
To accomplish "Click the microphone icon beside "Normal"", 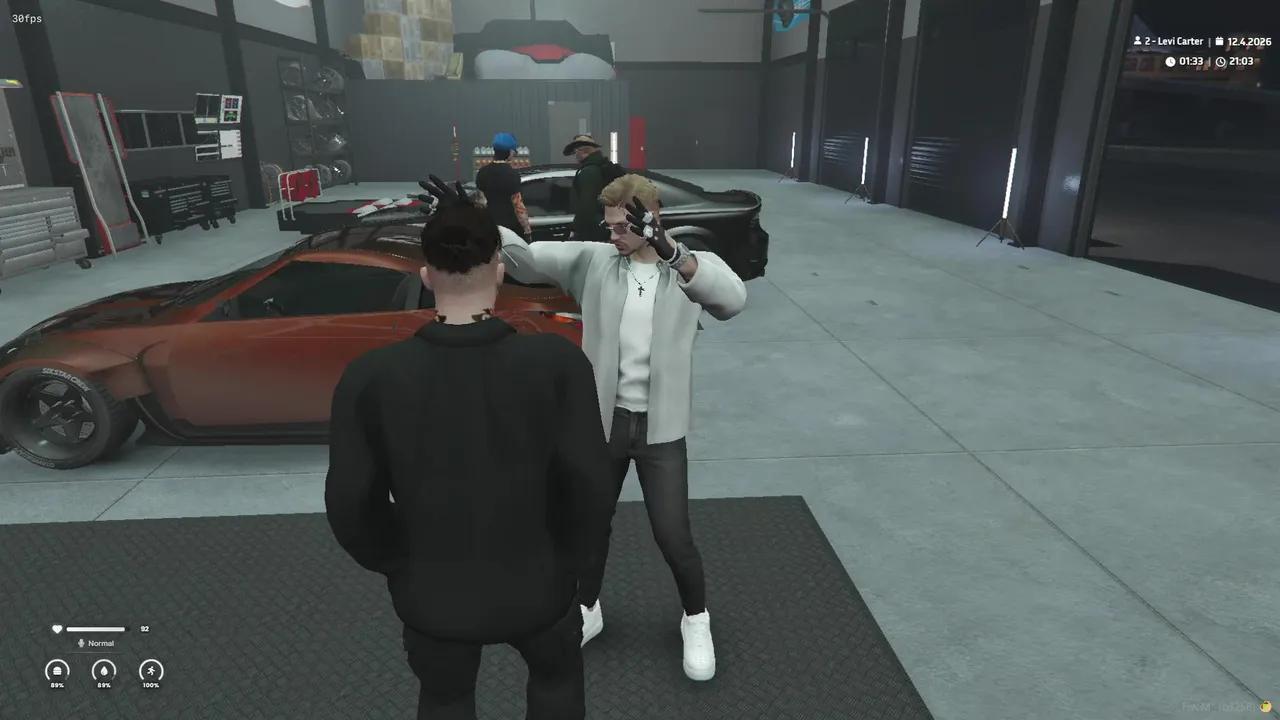I will coord(81,643).
